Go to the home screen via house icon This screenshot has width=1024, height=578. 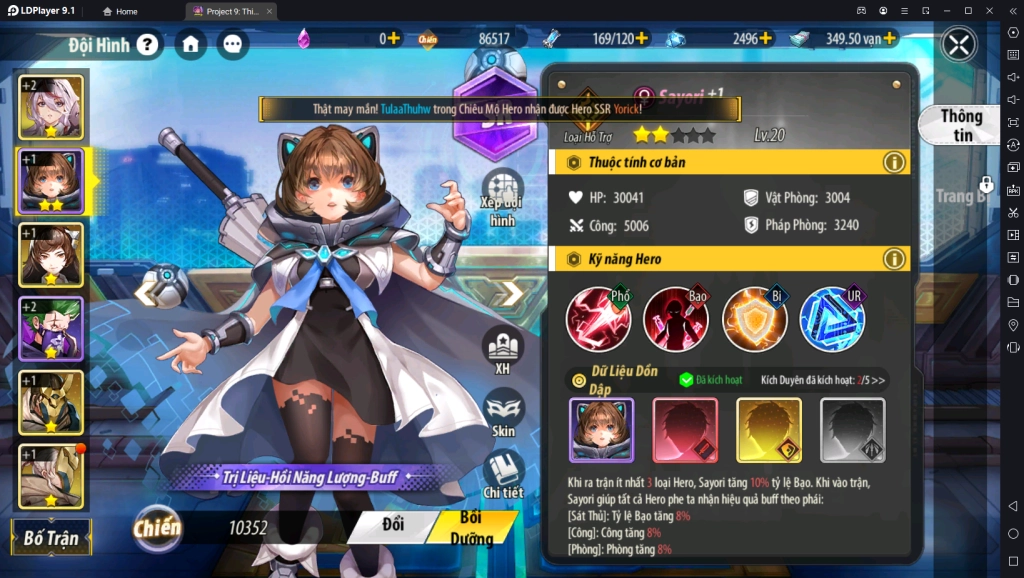coord(191,44)
